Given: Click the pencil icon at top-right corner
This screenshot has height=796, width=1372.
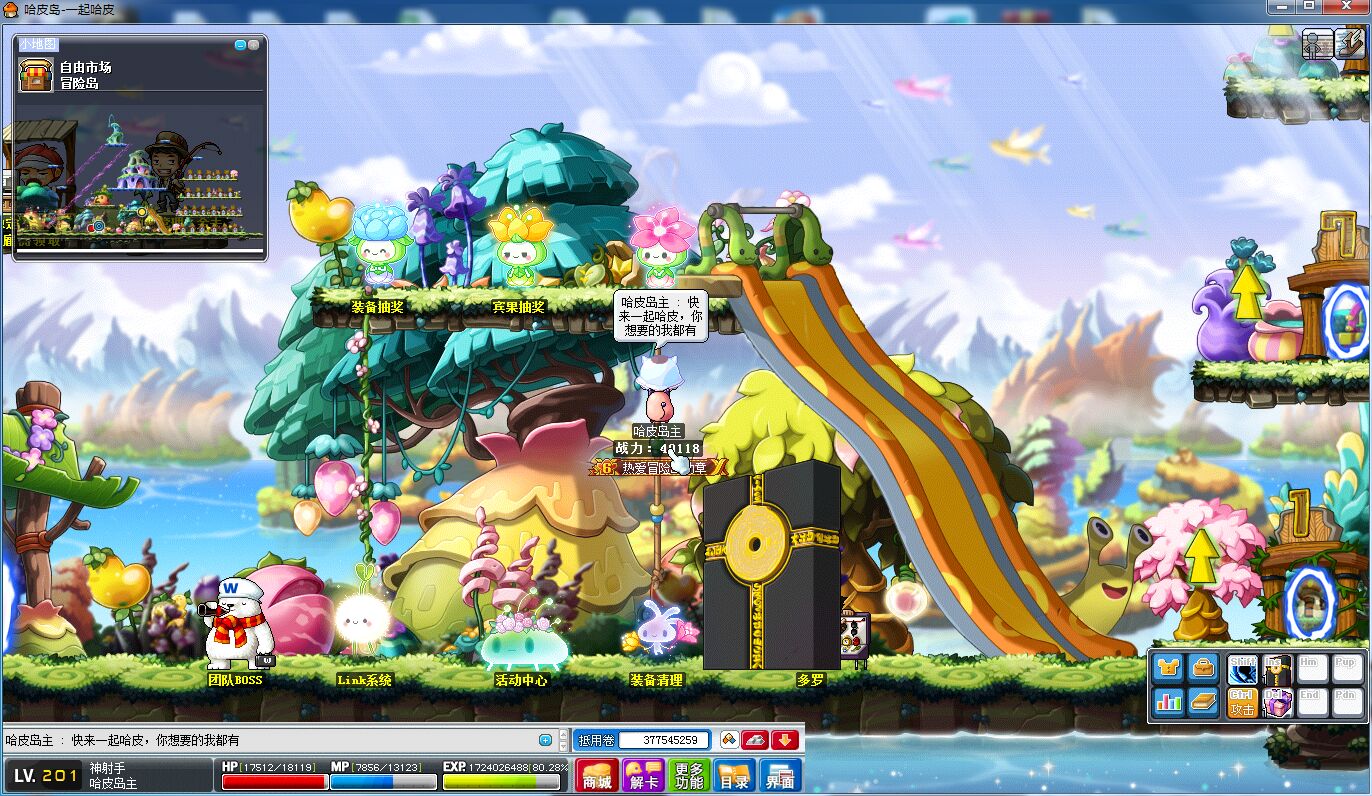Looking at the screenshot, I should pos(1350,44).
